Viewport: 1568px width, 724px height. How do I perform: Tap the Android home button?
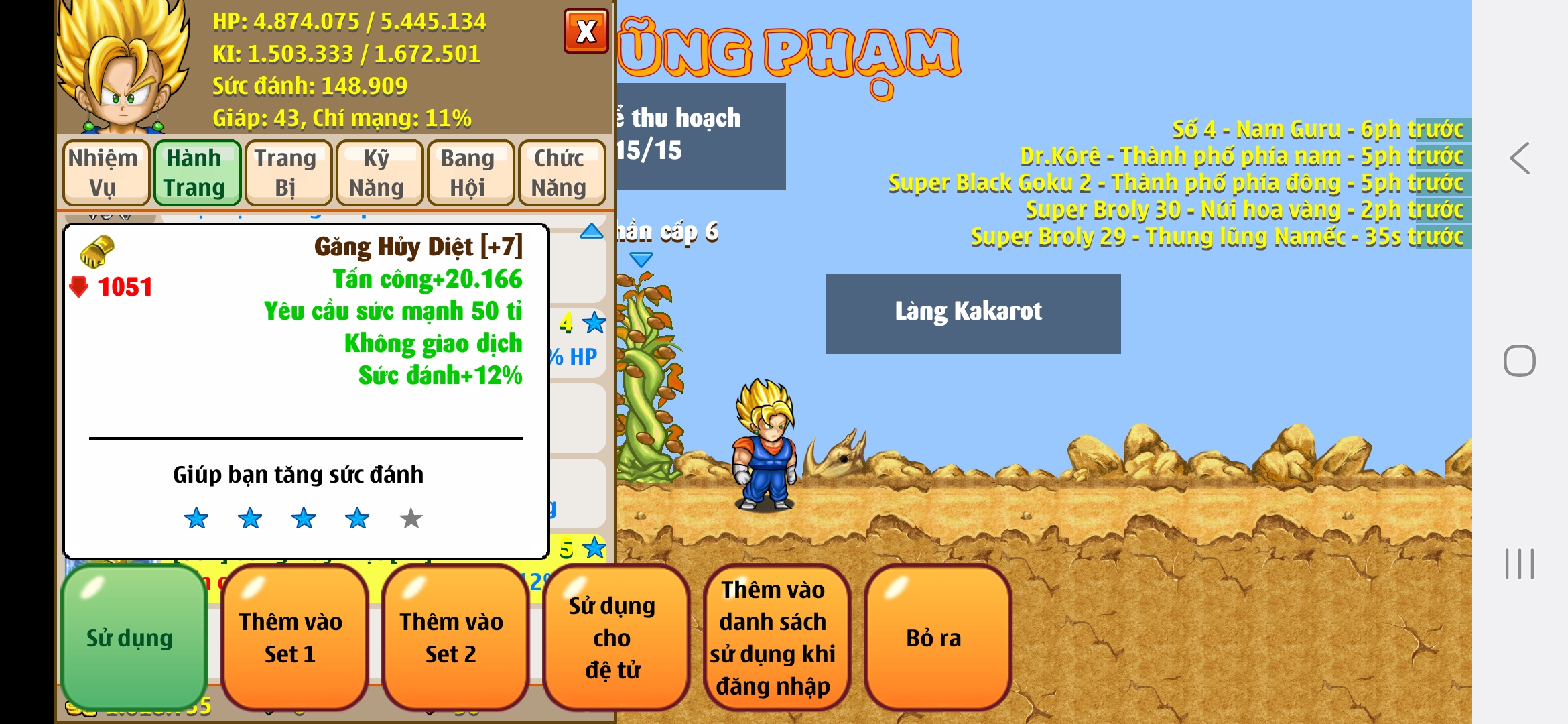(x=1519, y=361)
